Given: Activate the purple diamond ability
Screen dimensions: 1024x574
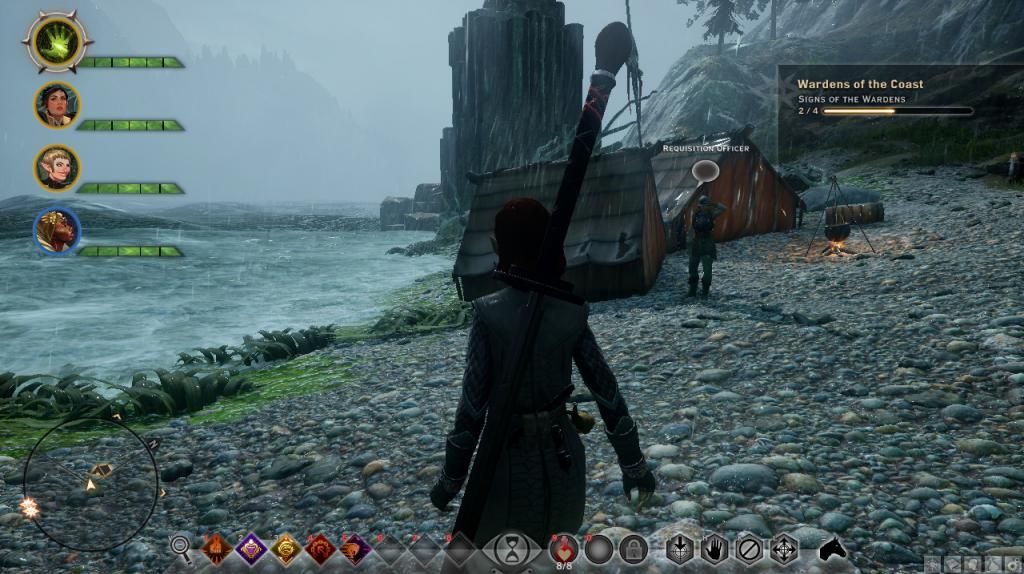Looking at the screenshot, I should pos(251,548).
